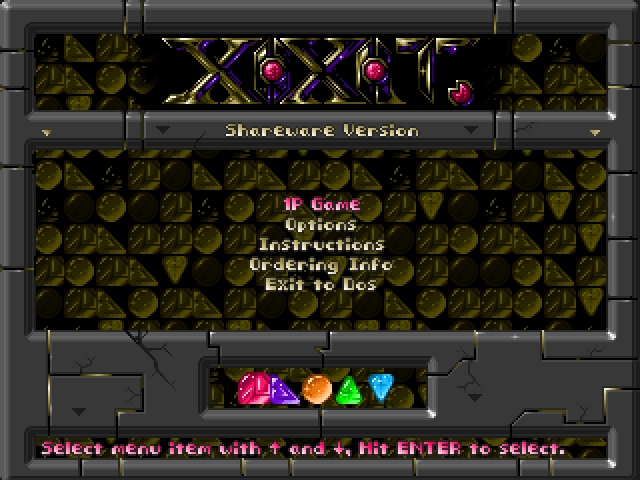Show the Instructions screen
Screen dimensions: 640x480
(320, 245)
